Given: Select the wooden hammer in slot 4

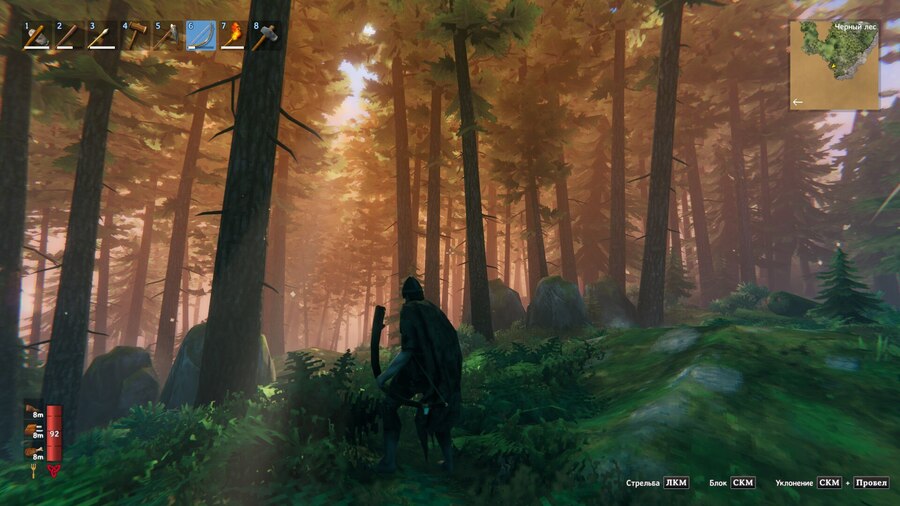Looking at the screenshot, I should 135,35.
